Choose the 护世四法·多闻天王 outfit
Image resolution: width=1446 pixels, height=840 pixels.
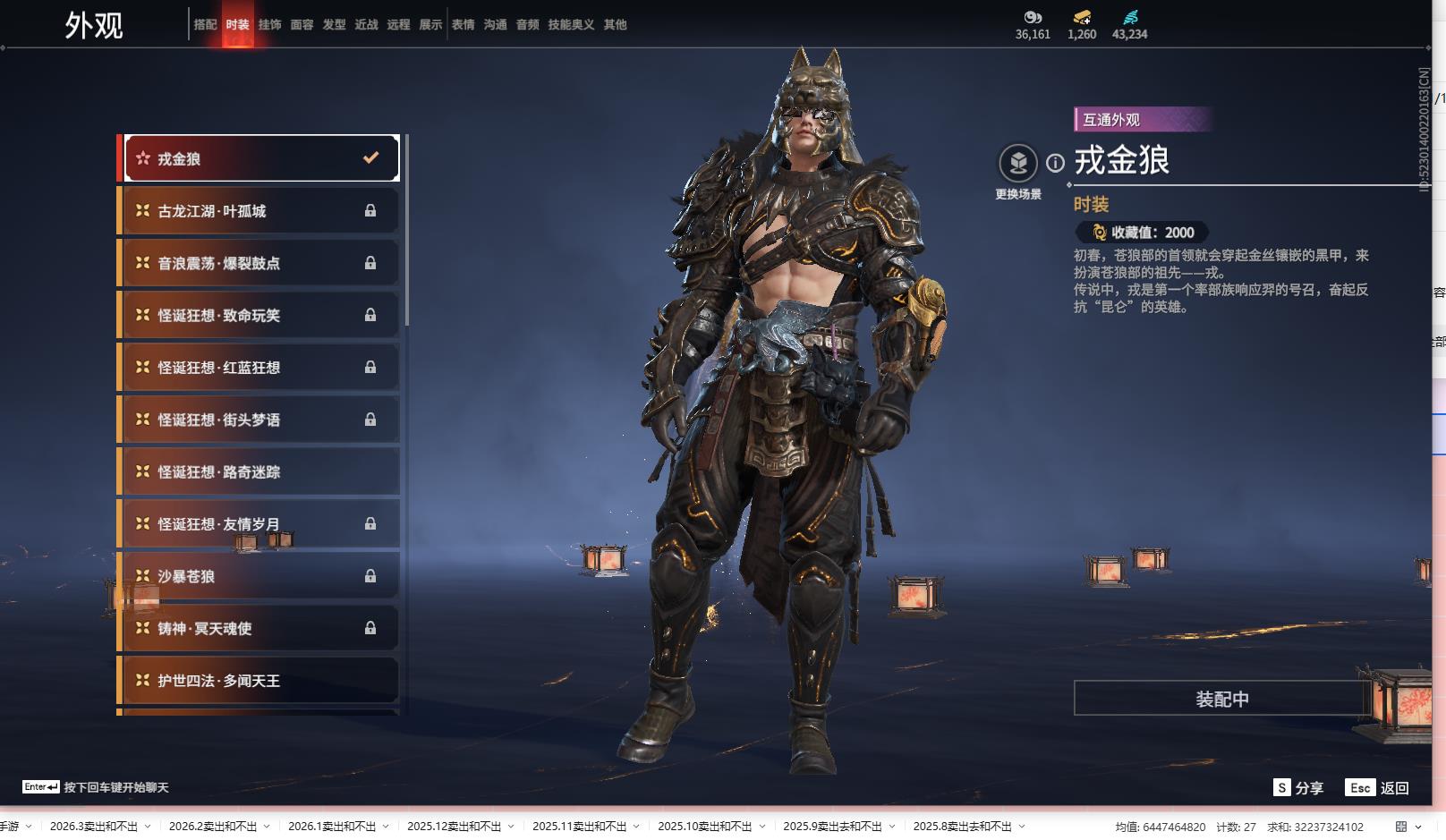[x=260, y=681]
